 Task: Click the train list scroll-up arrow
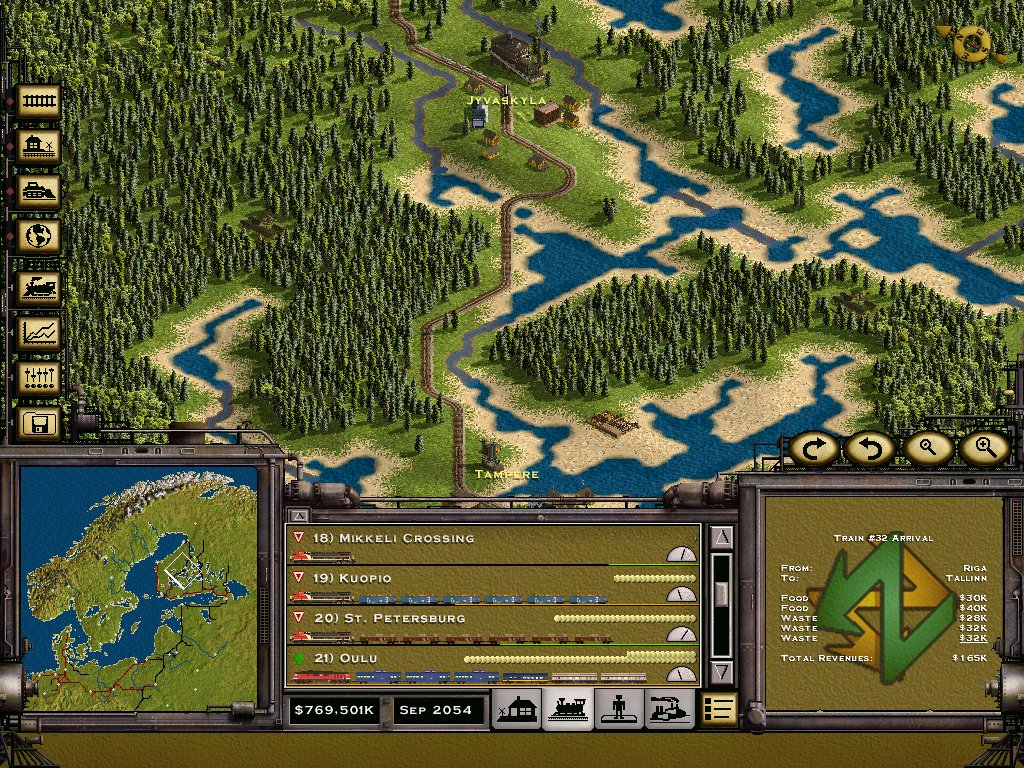pyautogui.click(x=722, y=538)
